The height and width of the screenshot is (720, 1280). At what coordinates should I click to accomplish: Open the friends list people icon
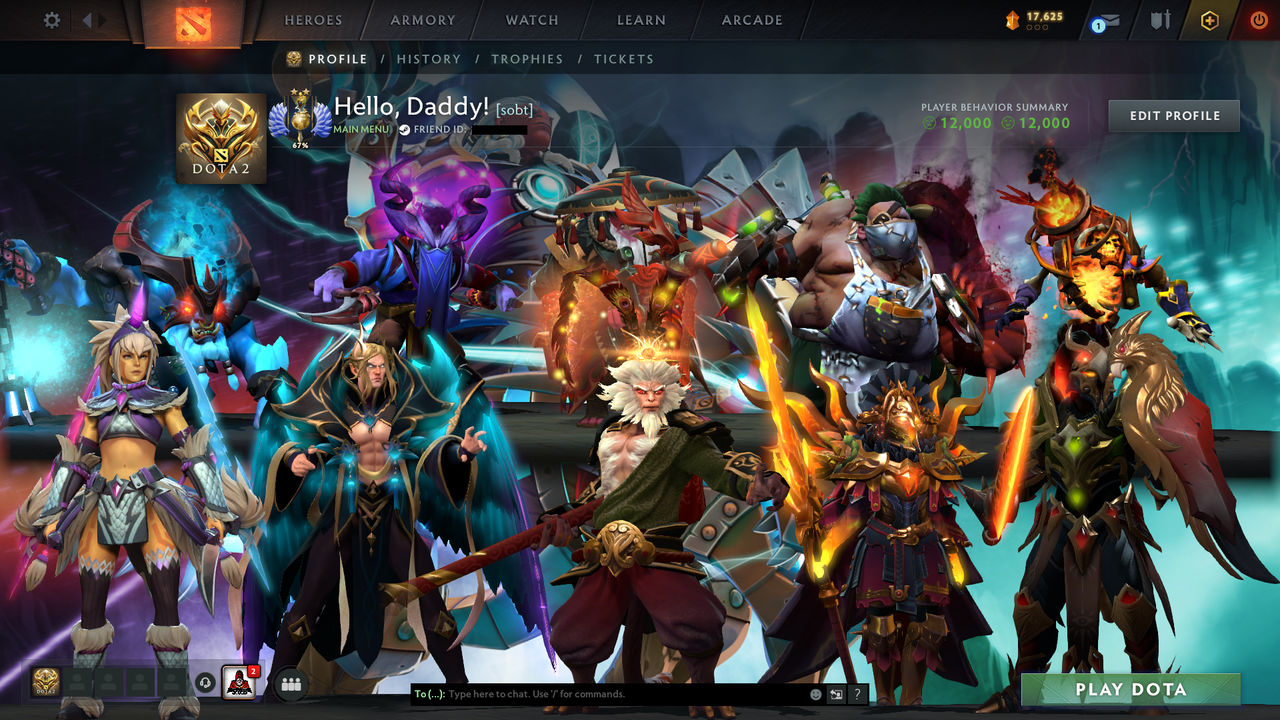point(289,684)
